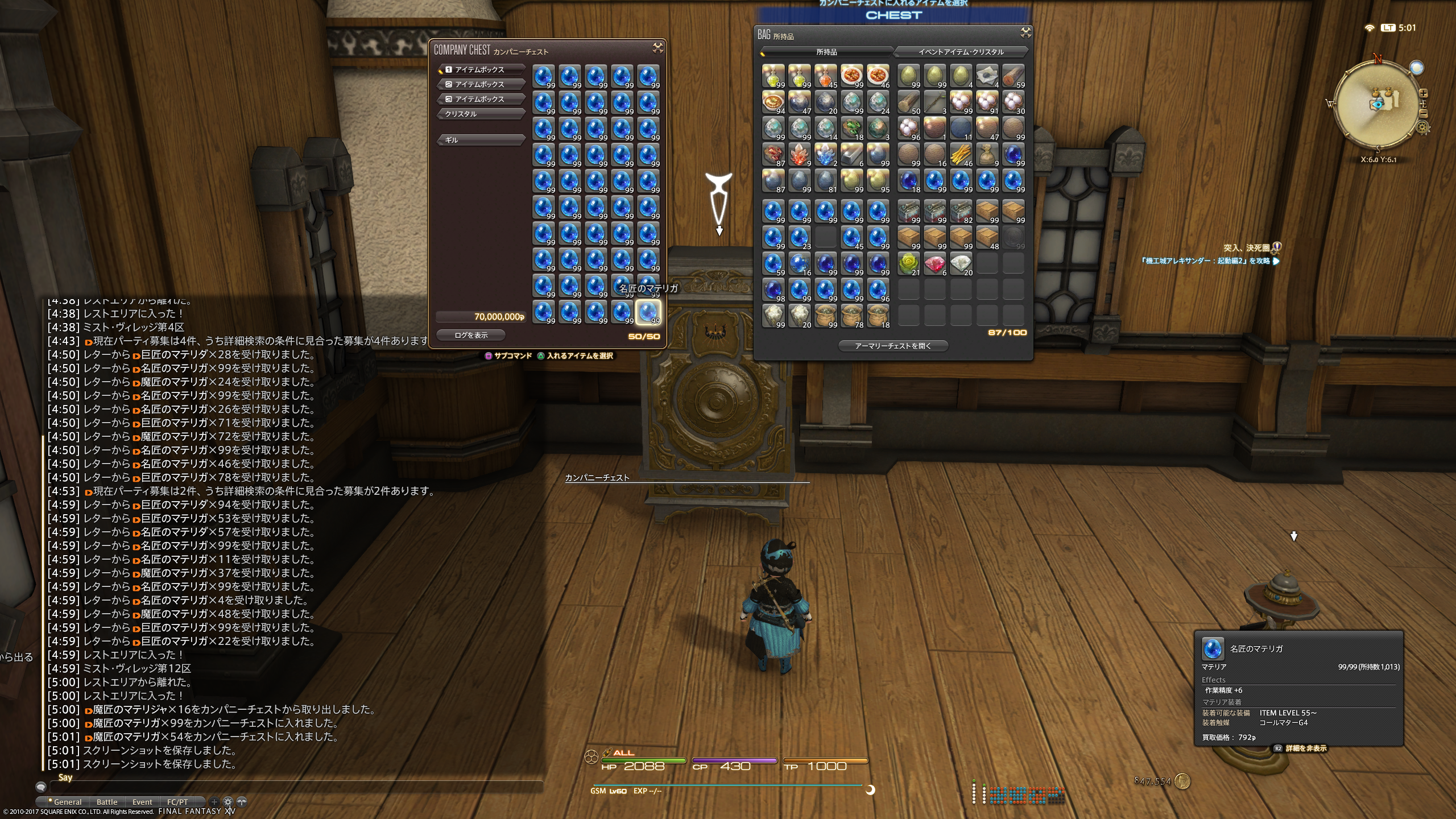Image resolution: width=1456 pixels, height=819 pixels.
Task: Open item box tab number 2
Action: tap(481, 84)
